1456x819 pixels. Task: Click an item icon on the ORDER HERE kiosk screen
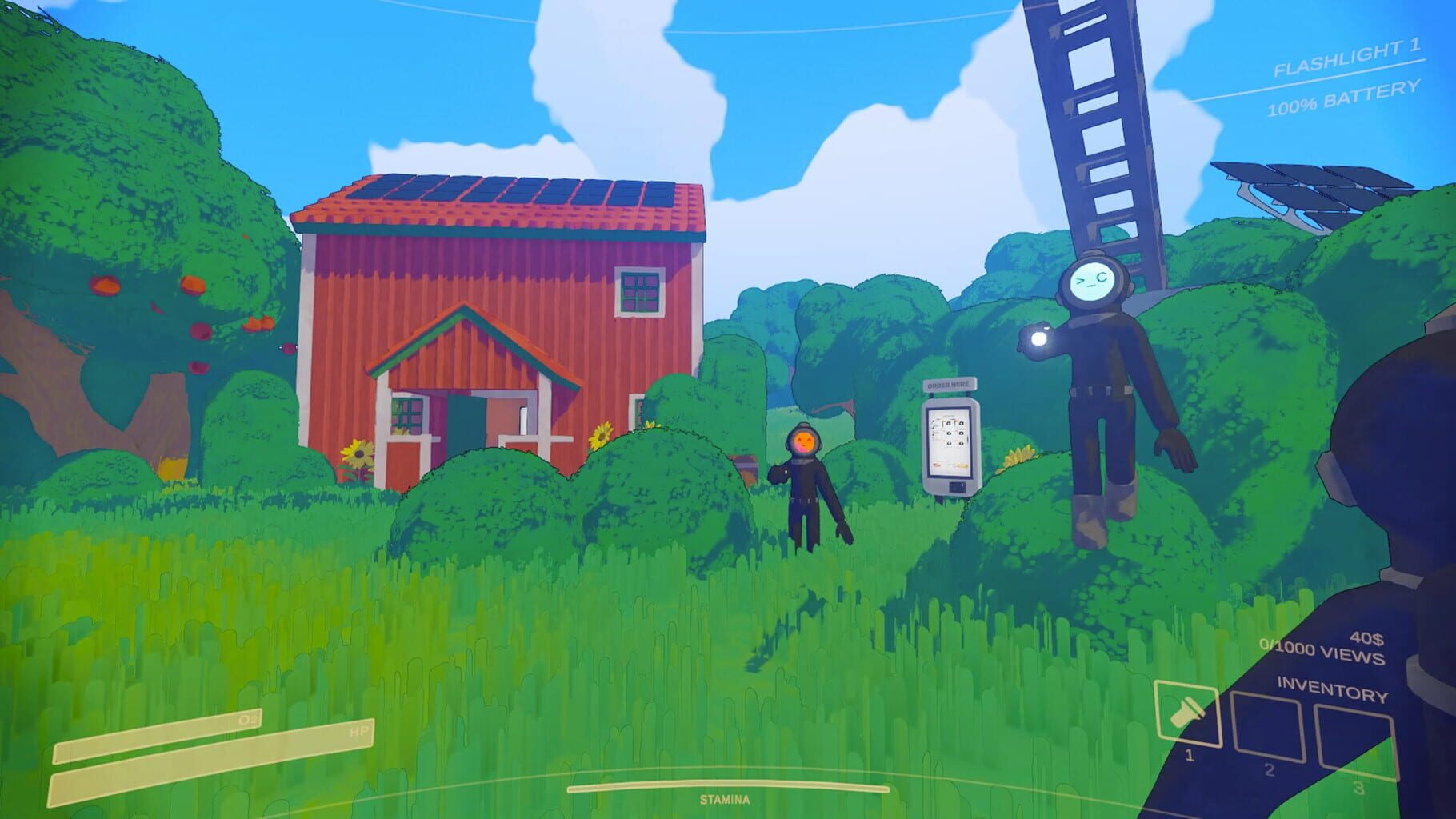pyautogui.click(x=948, y=424)
